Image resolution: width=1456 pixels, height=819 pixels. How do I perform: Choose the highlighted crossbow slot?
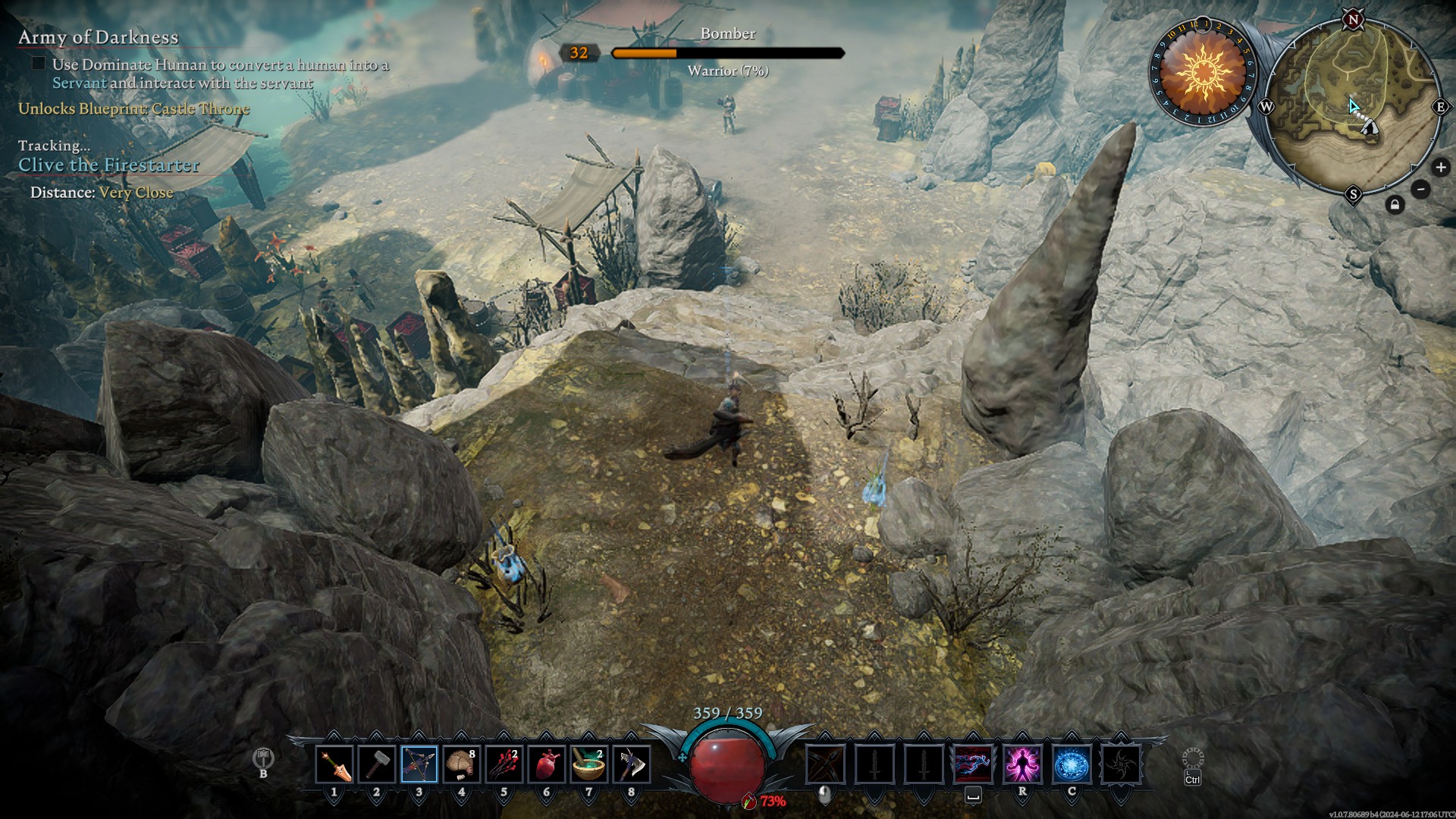click(419, 764)
